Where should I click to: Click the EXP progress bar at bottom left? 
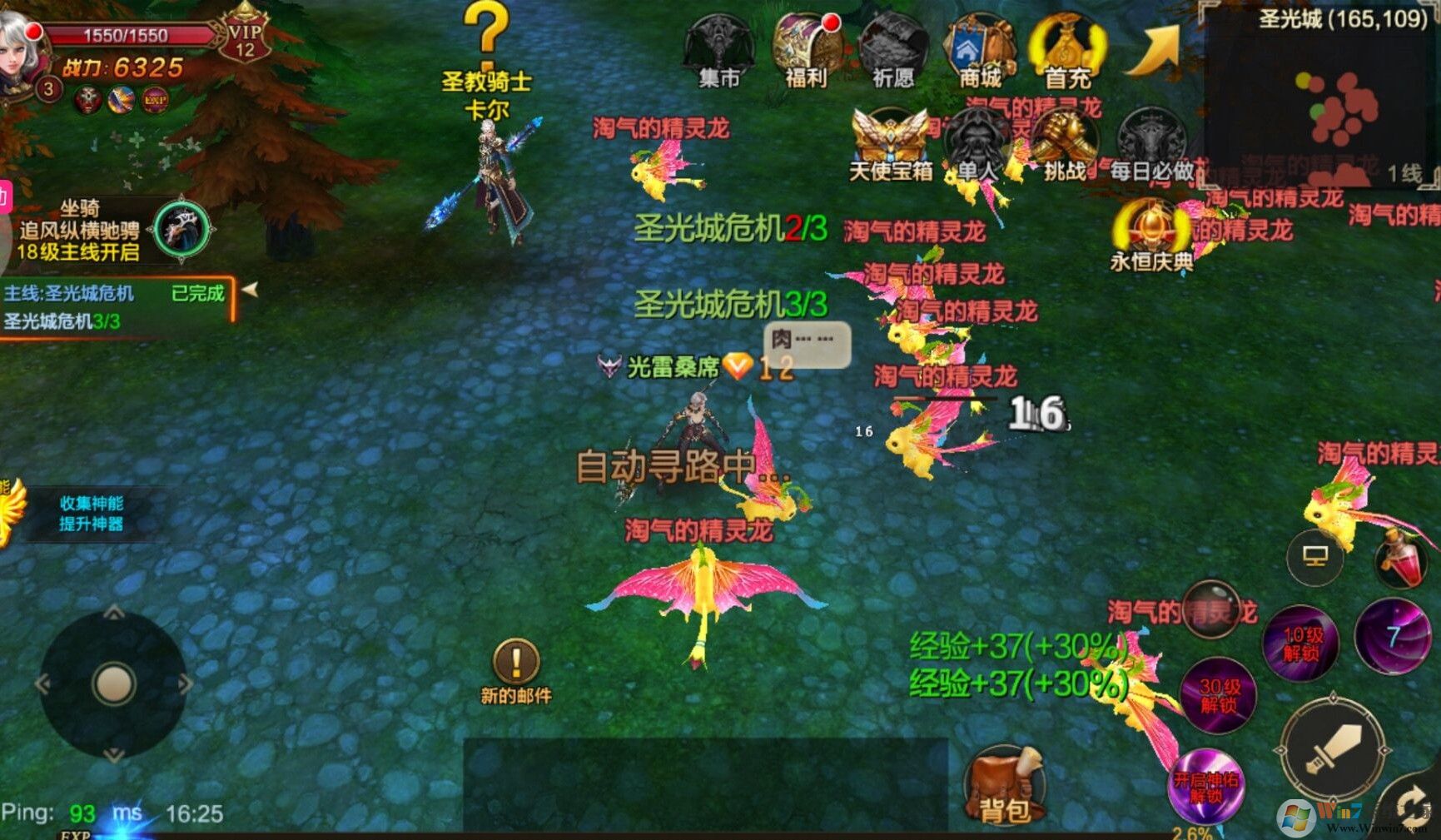pos(75,835)
